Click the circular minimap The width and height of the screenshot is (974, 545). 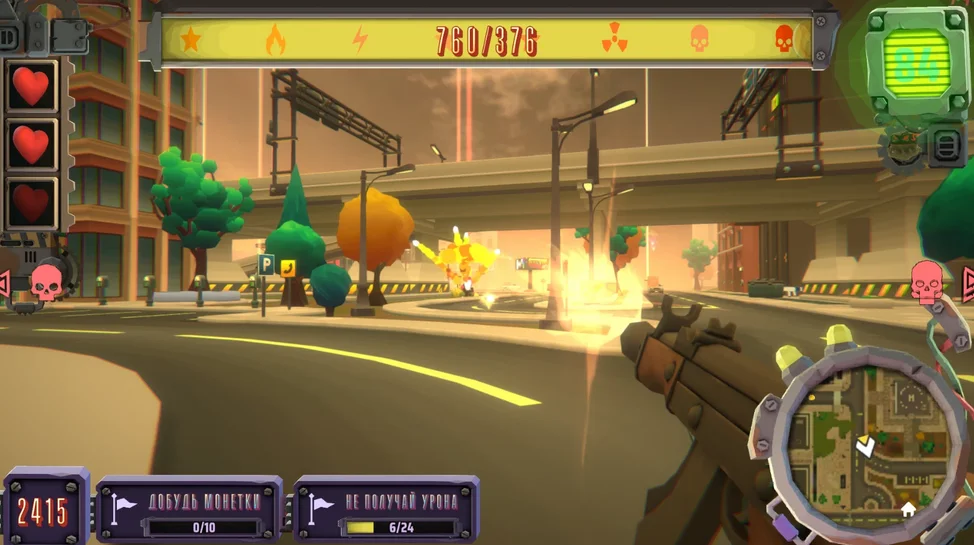860,441
